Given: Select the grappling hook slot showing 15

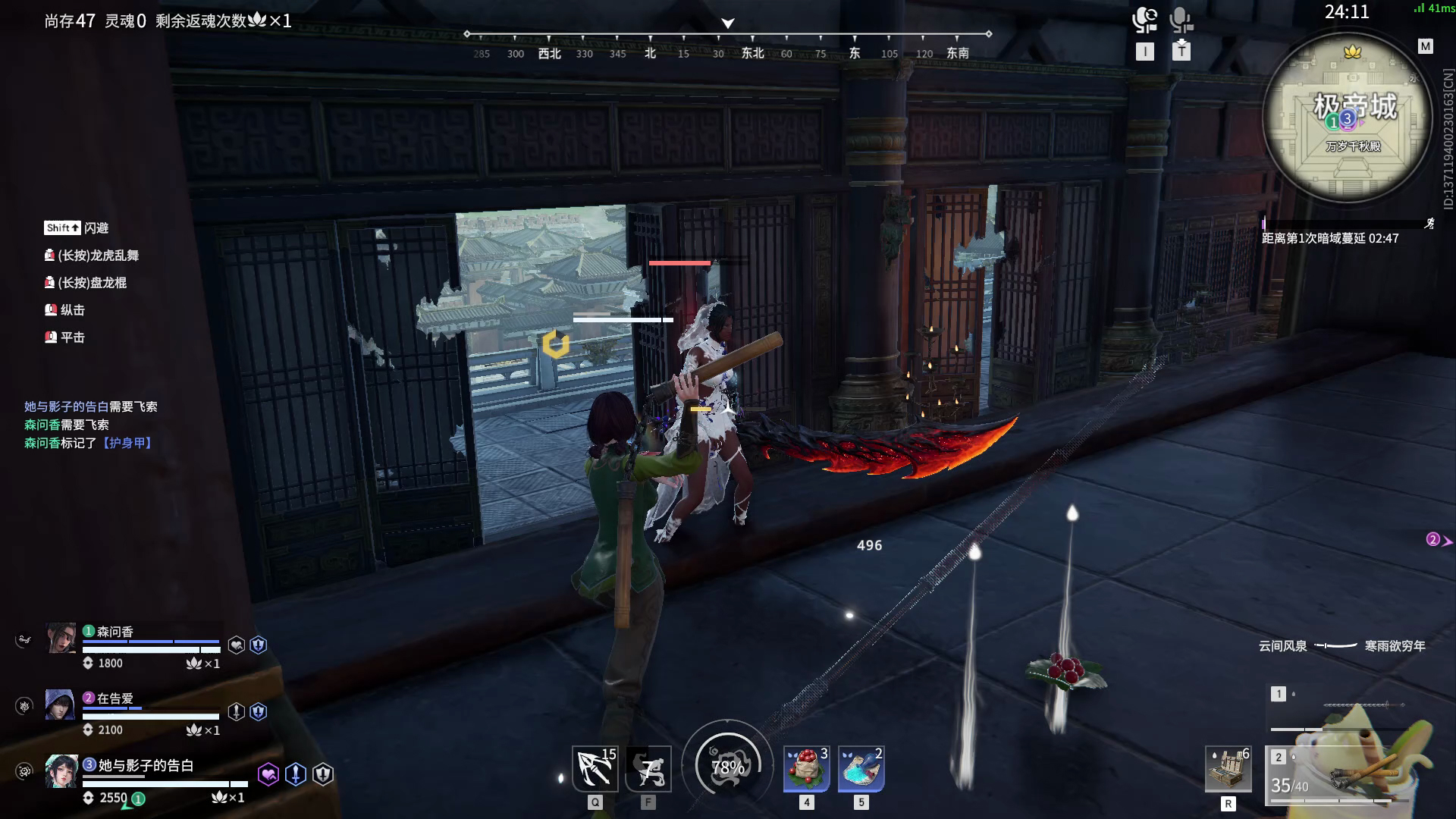Looking at the screenshot, I should pos(595,768).
